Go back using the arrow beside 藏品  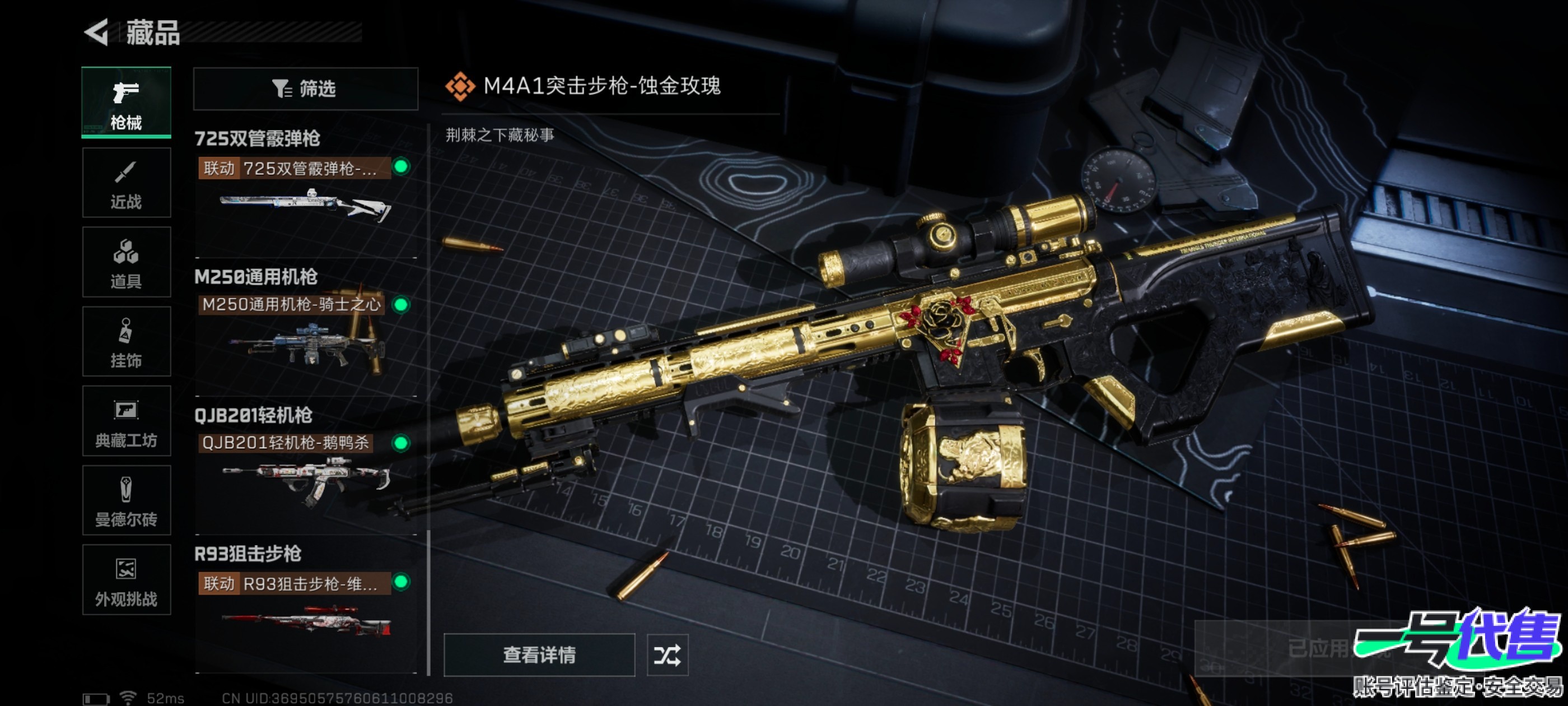(x=97, y=32)
